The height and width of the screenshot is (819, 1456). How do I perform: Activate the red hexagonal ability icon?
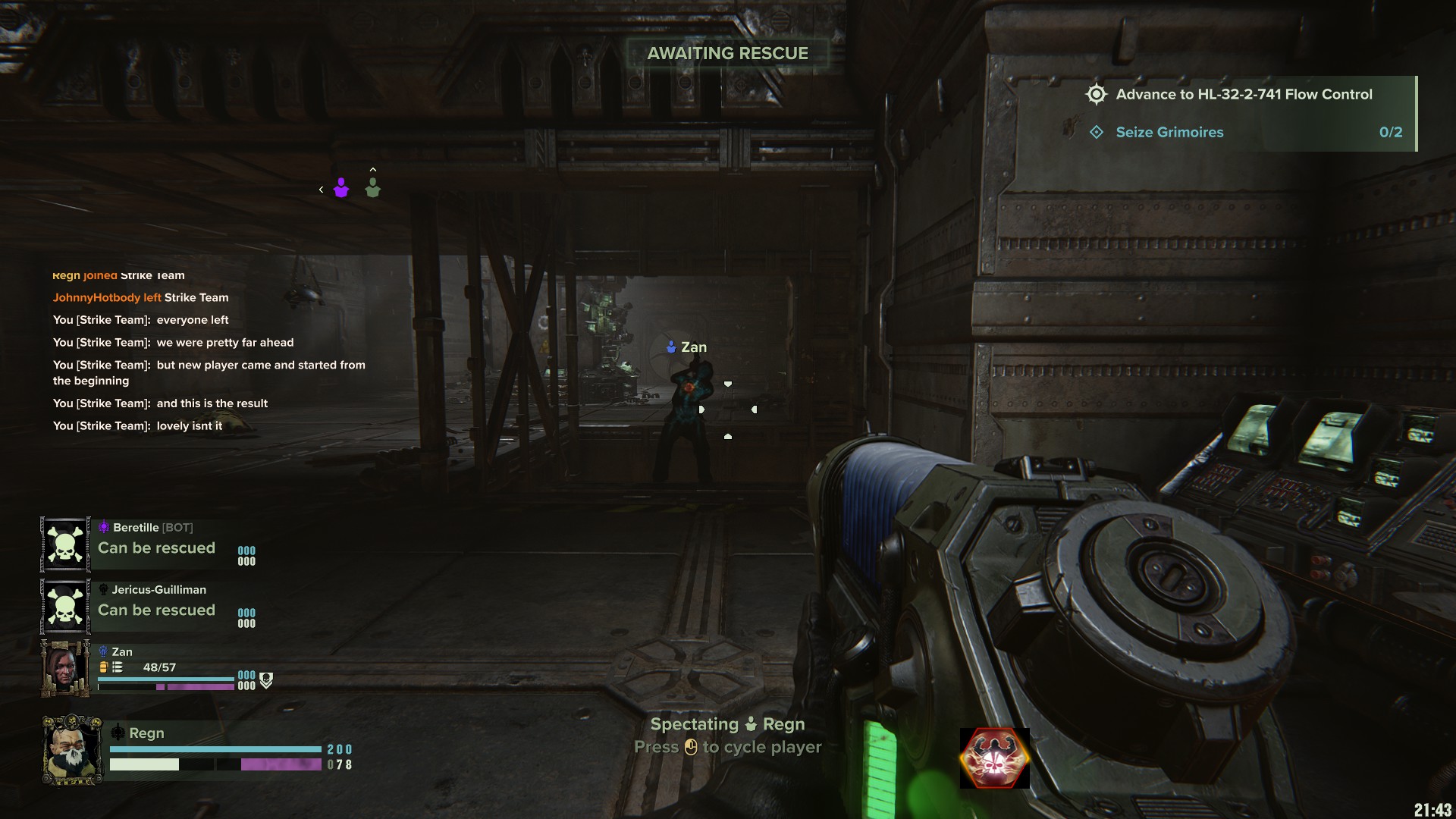click(994, 758)
